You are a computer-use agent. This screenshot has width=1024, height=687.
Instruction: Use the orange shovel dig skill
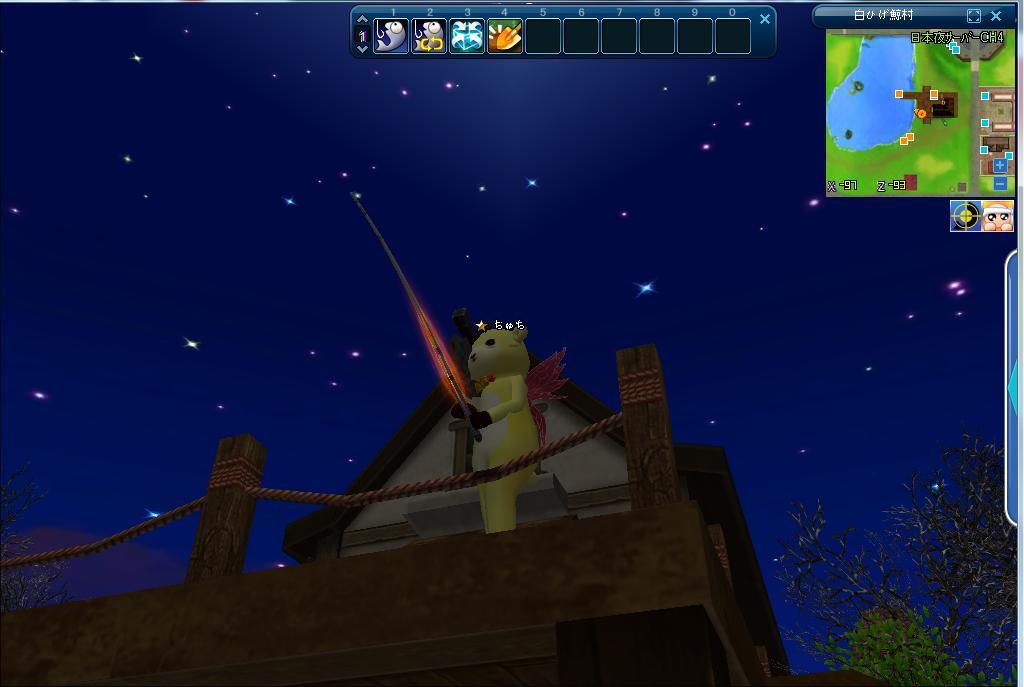(505, 36)
